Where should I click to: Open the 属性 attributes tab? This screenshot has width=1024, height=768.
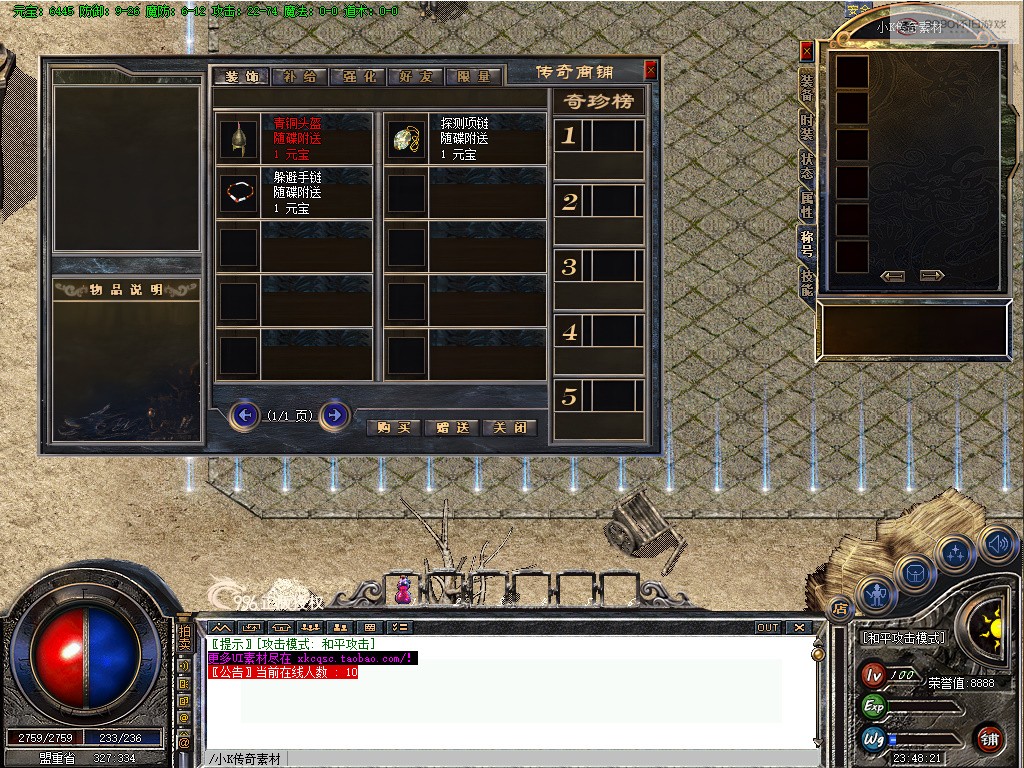807,206
